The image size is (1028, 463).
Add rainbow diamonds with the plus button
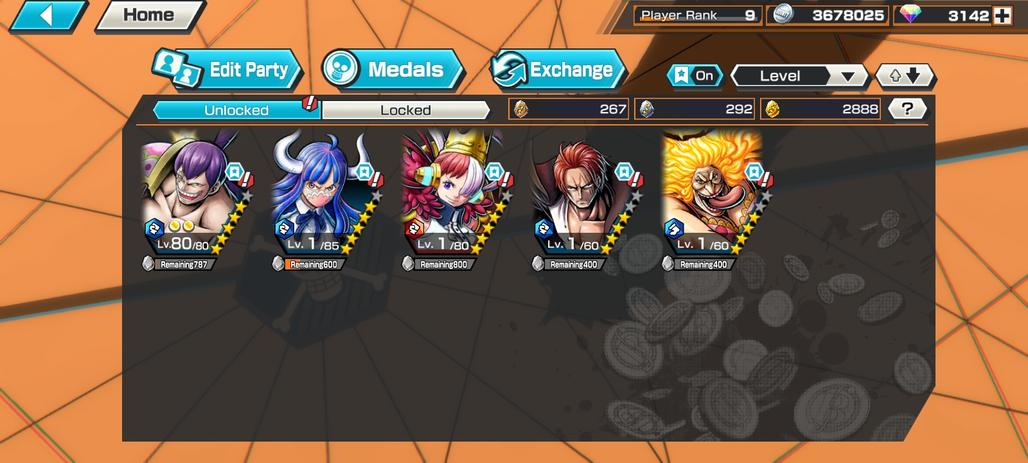tap(1003, 16)
